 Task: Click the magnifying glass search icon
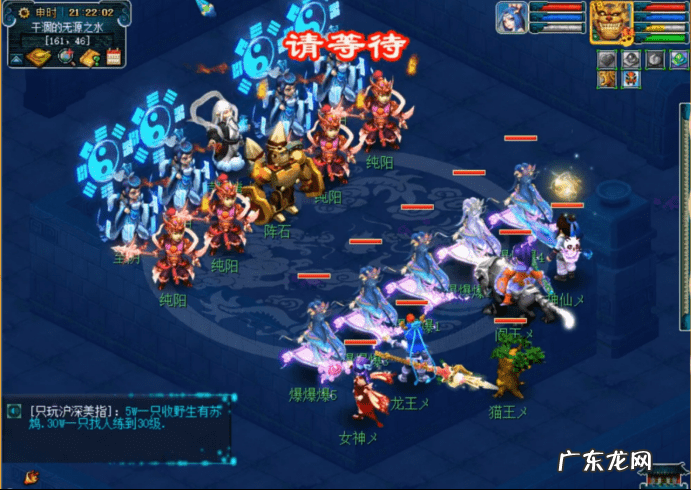tap(67, 57)
